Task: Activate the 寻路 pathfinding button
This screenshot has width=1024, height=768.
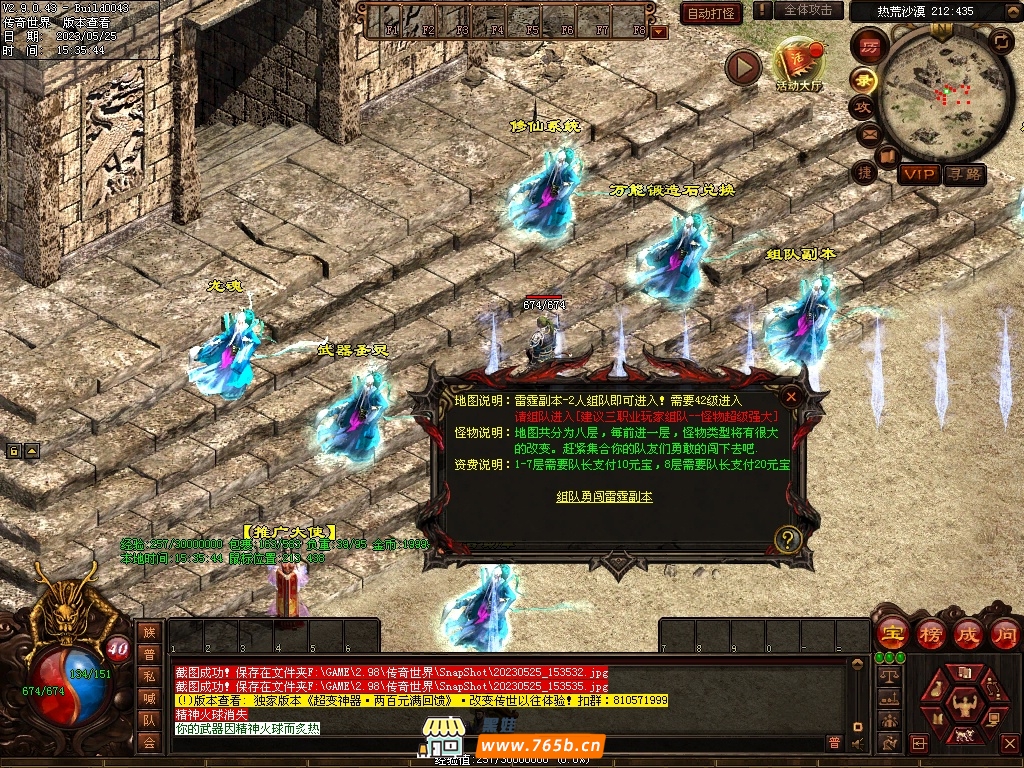Action: coord(965,175)
